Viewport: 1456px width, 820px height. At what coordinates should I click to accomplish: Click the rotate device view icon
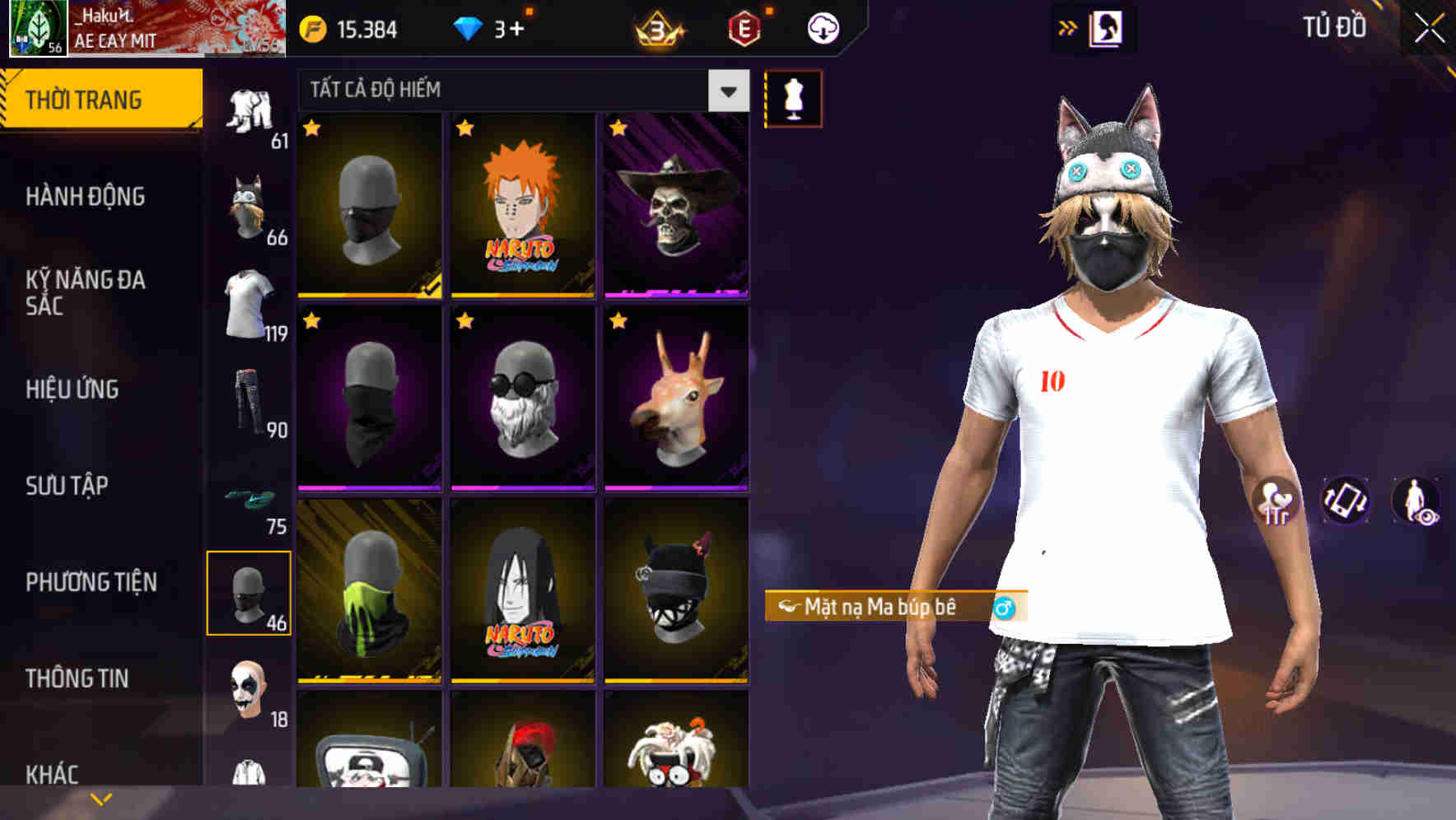pos(1347,501)
